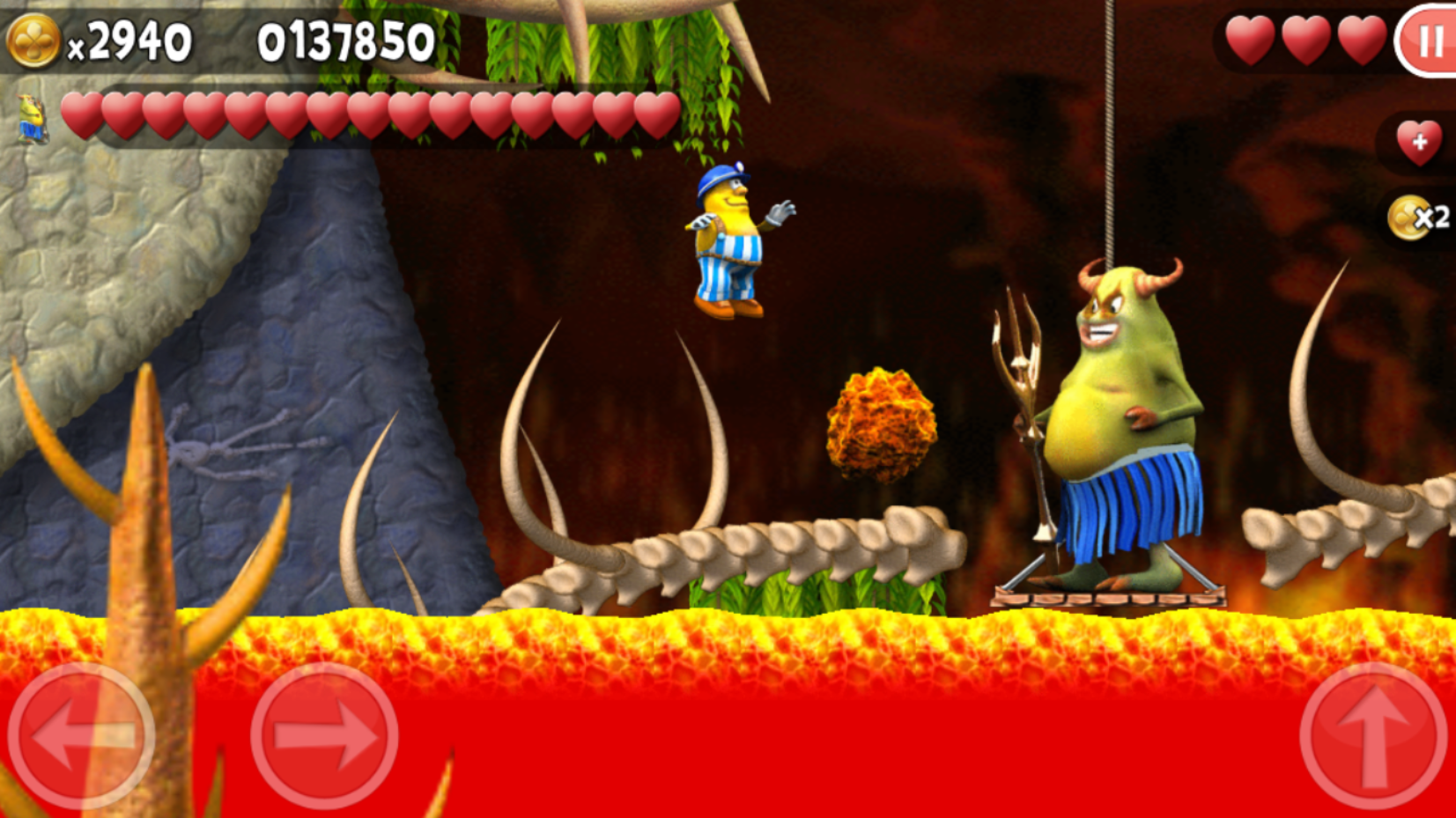Viewport: 1456px width, 818px height.
Task: Tap the gold coin counter icon
Action: pos(33,37)
